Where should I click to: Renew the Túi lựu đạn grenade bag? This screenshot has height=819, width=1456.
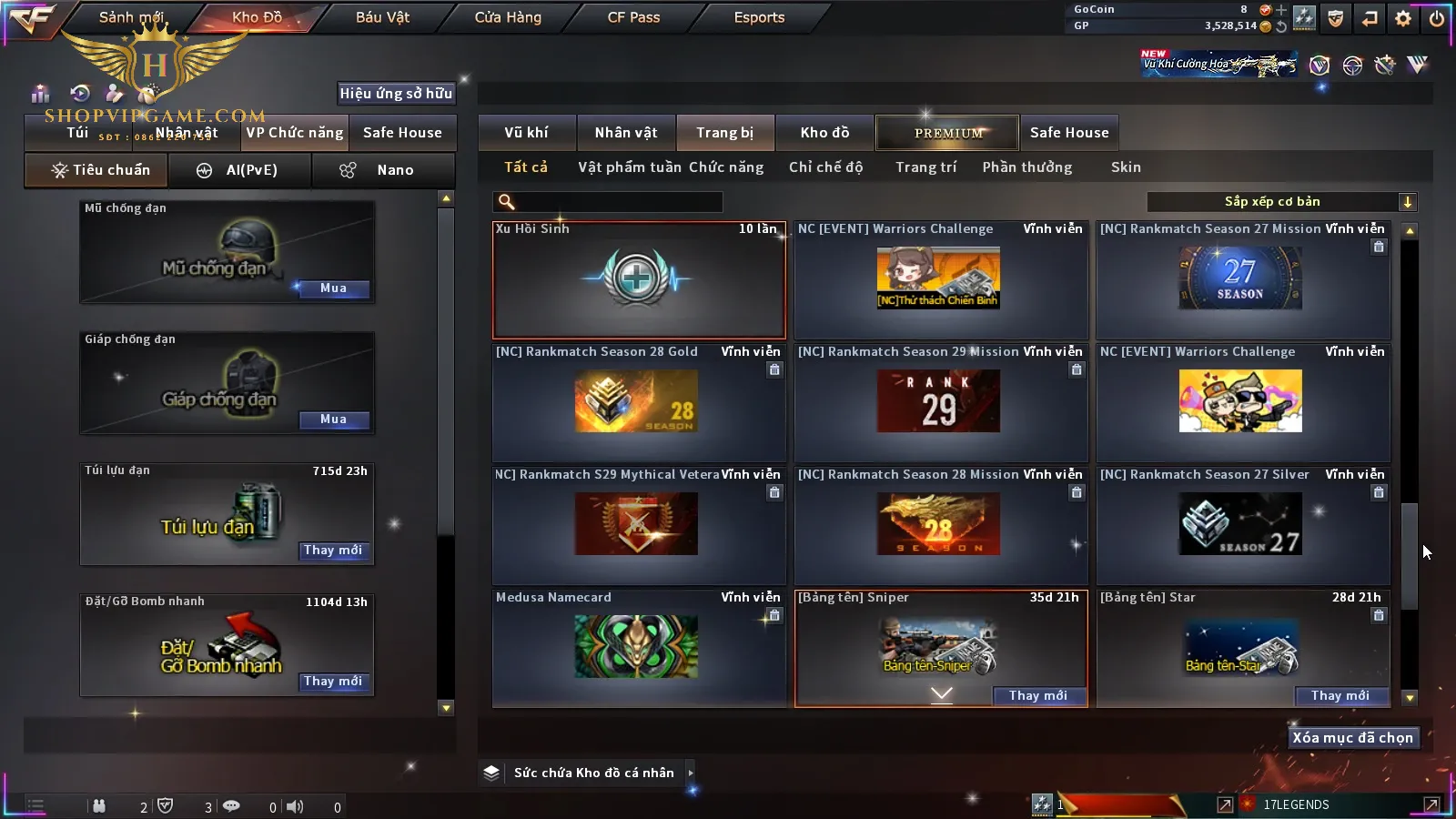(x=333, y=551)
